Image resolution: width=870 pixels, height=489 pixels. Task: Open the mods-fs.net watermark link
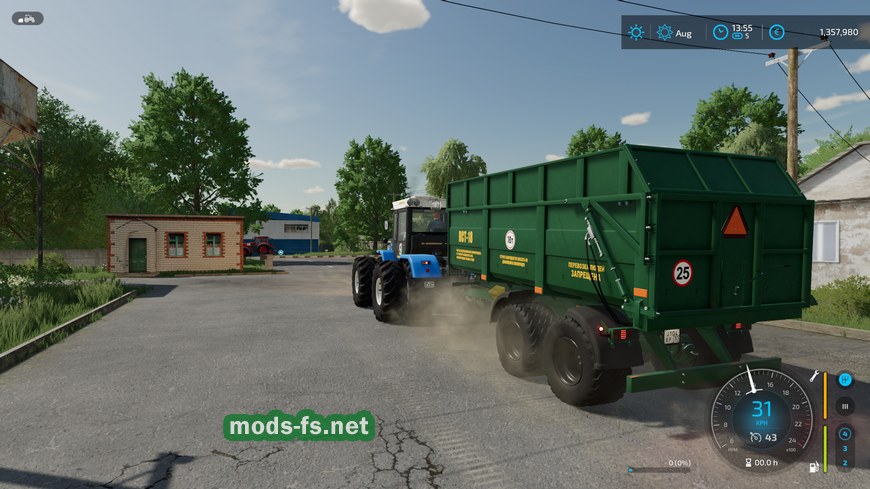[x=299, y=427]
